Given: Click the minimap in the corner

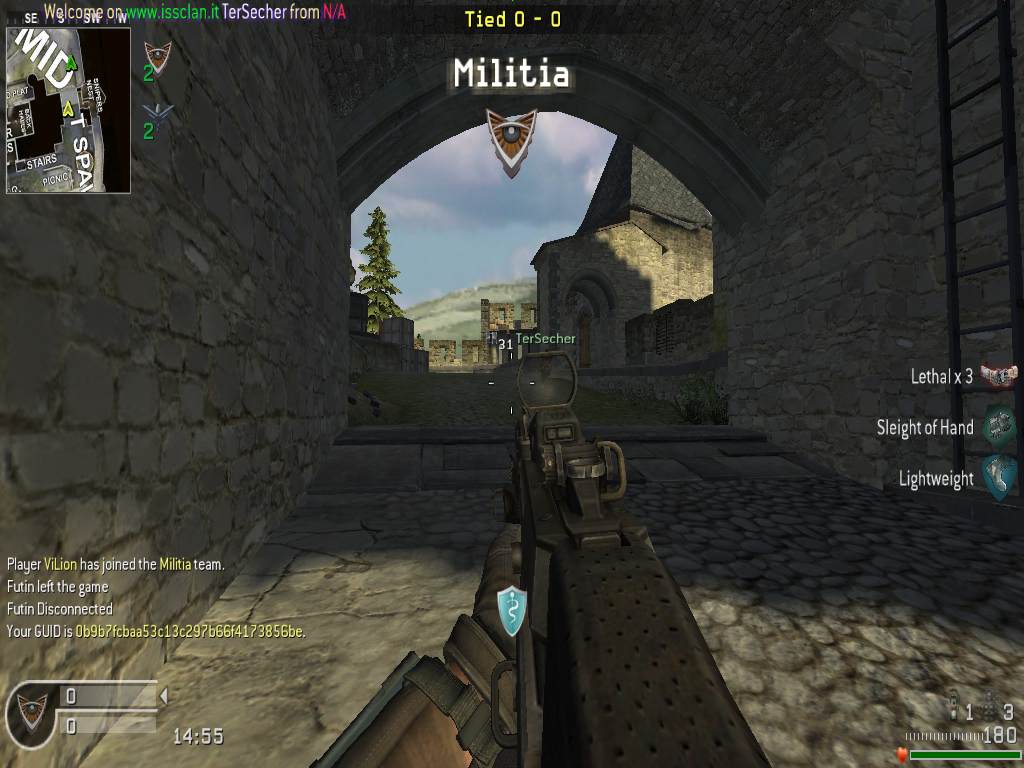Looking at the screenshot, I should click(x=68, y=110).
